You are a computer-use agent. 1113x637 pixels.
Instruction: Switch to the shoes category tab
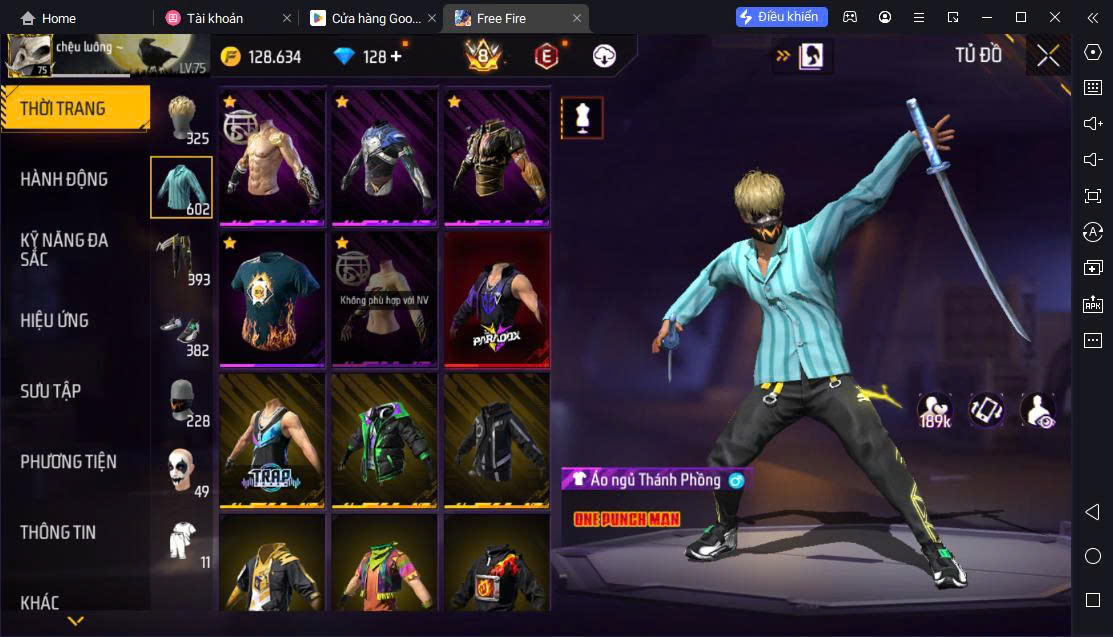click(x=182, y=329)
